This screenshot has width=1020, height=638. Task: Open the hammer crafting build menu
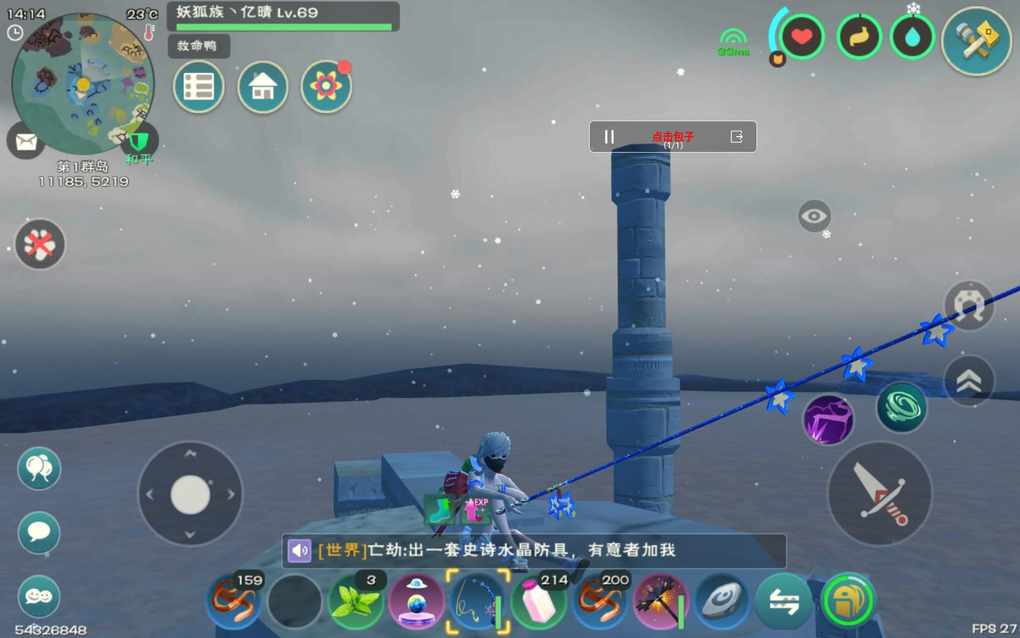(x=975, y=41)
